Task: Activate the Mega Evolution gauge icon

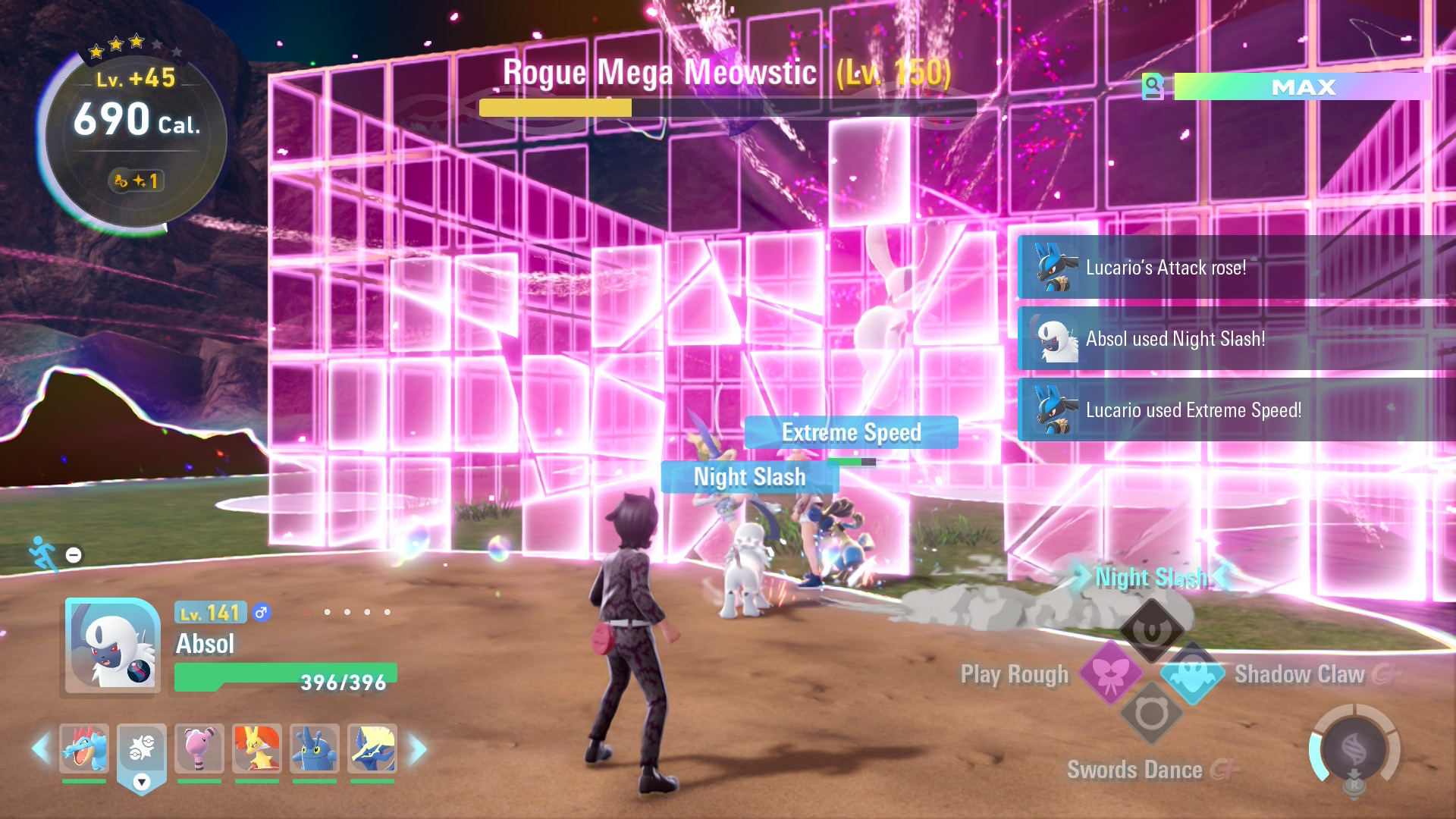Action: (1354, 749)
